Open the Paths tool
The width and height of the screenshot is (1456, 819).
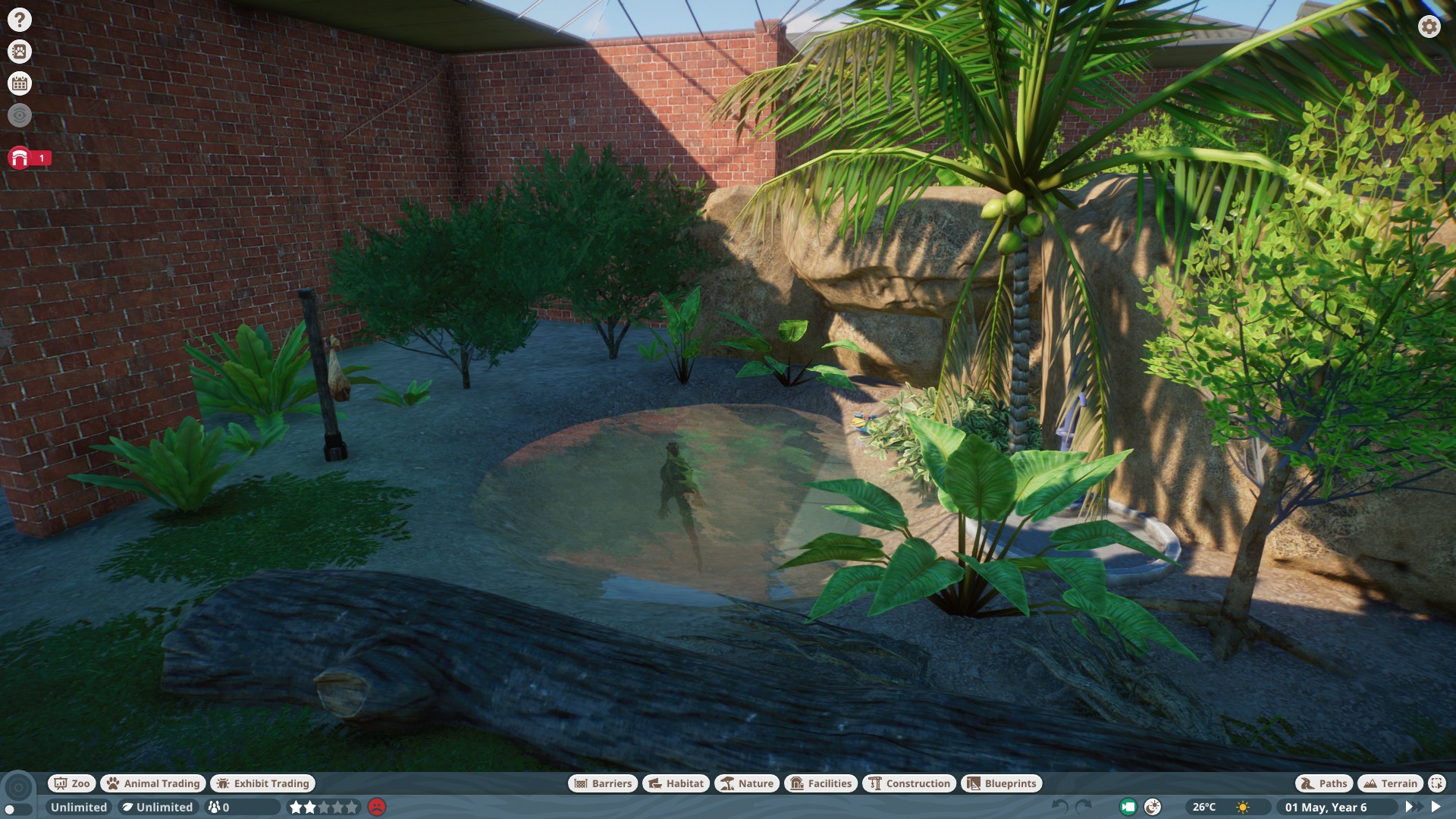(1323, 783)
